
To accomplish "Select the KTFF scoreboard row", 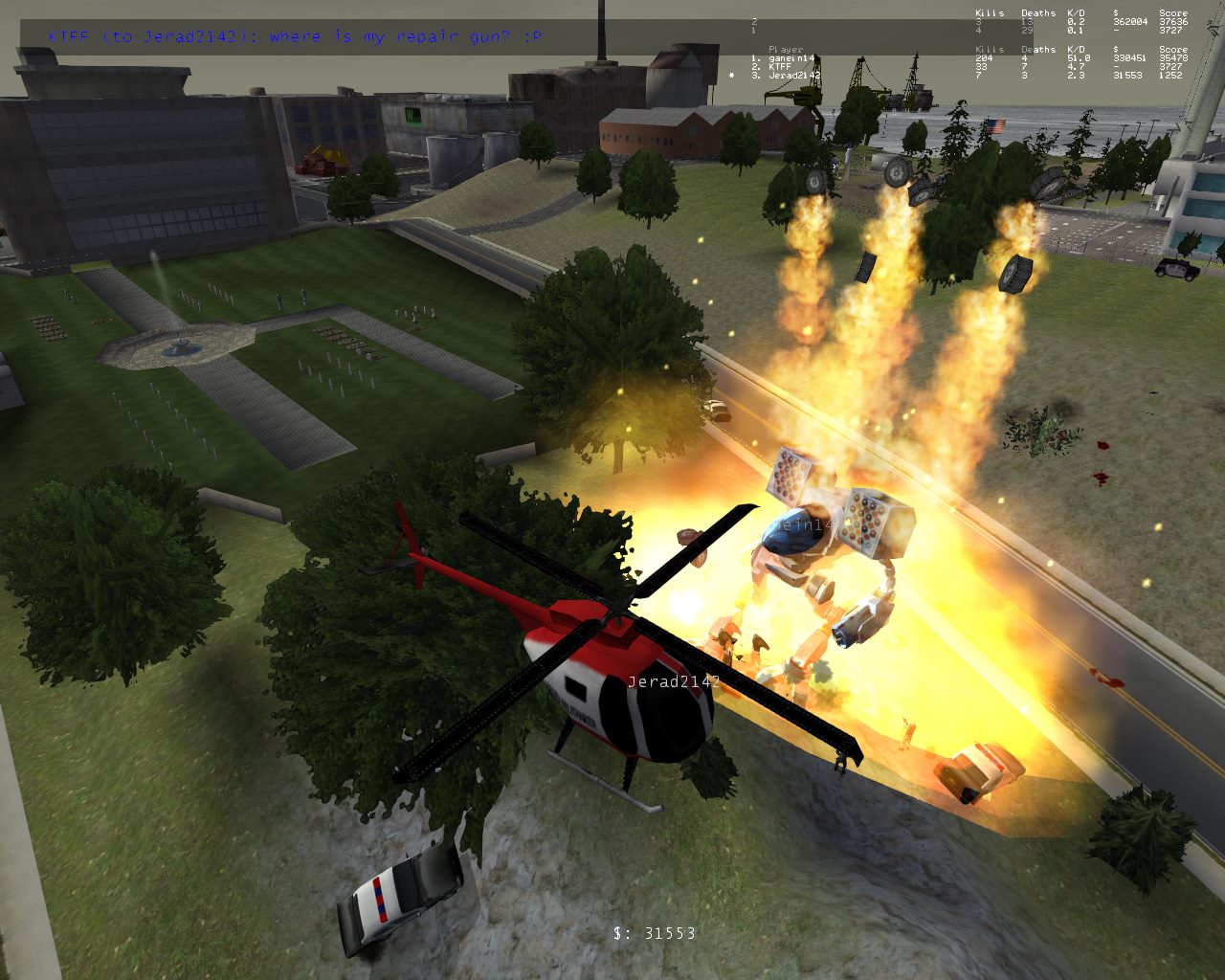I will point(780,67).
